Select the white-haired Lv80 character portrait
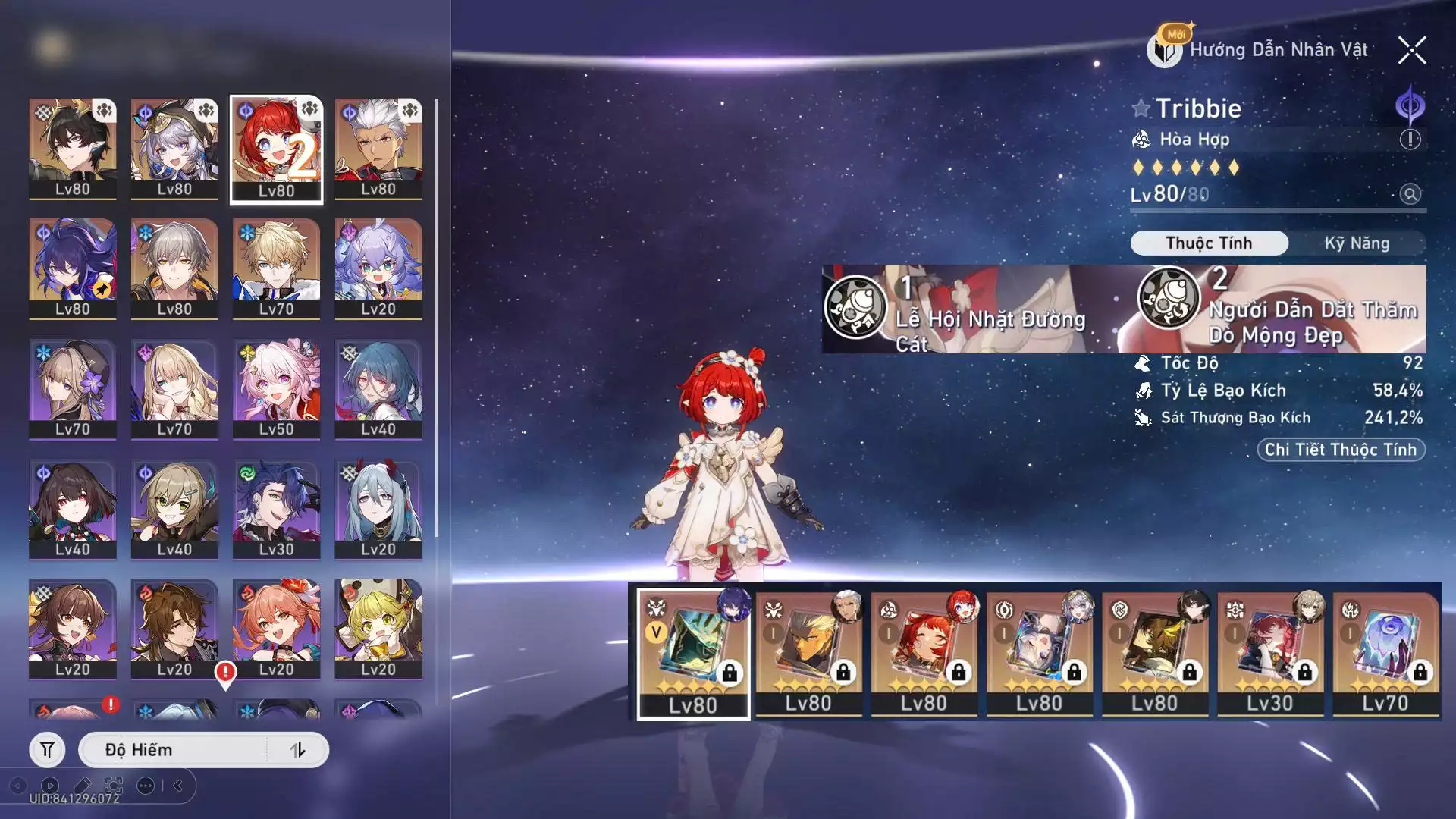Screen dimensions: 1456x819 coord(378,149)
